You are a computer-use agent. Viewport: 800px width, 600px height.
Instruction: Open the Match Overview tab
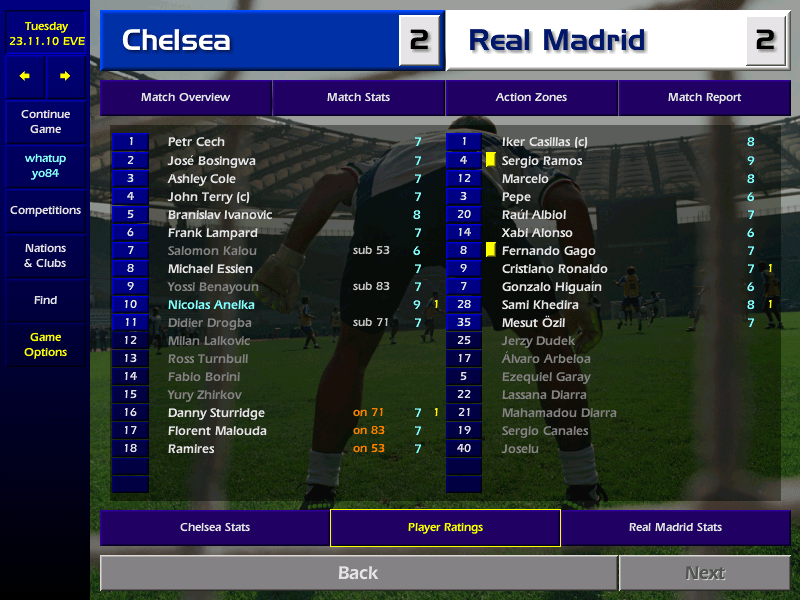coord(185,97)
